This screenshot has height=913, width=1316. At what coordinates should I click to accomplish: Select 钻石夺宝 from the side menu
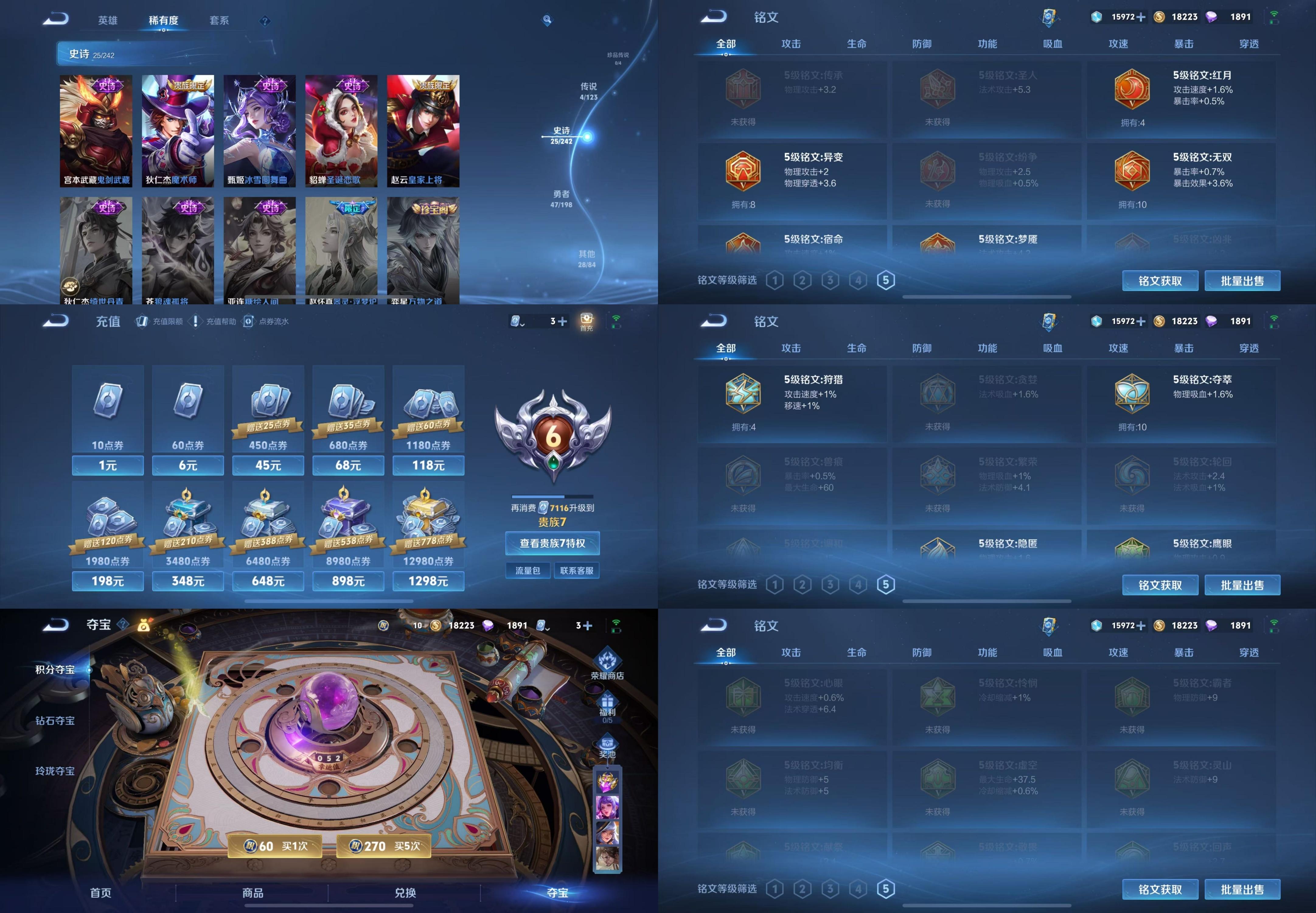click(x=55, y=721)
